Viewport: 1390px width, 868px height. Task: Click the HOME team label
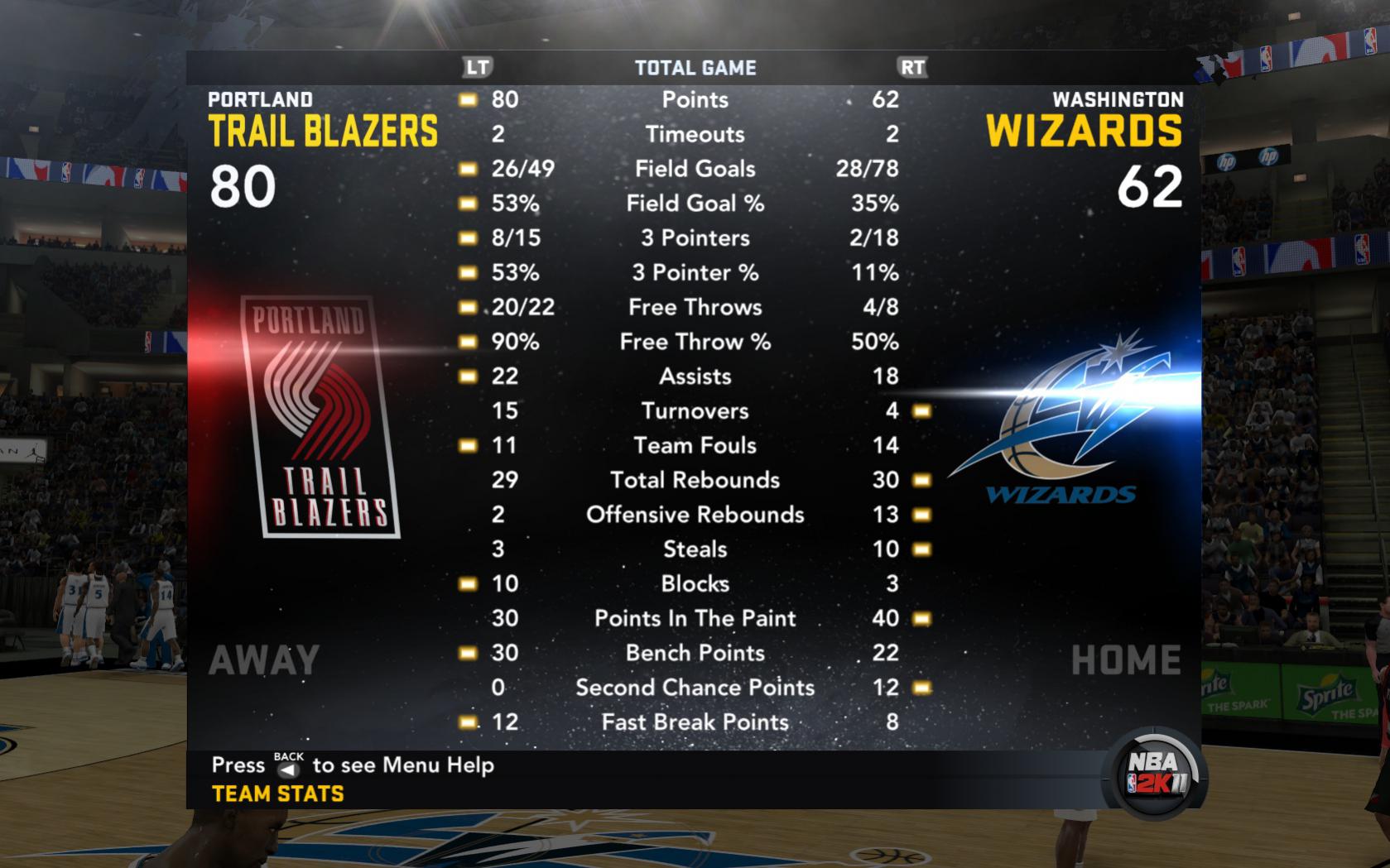point(1128,659)
